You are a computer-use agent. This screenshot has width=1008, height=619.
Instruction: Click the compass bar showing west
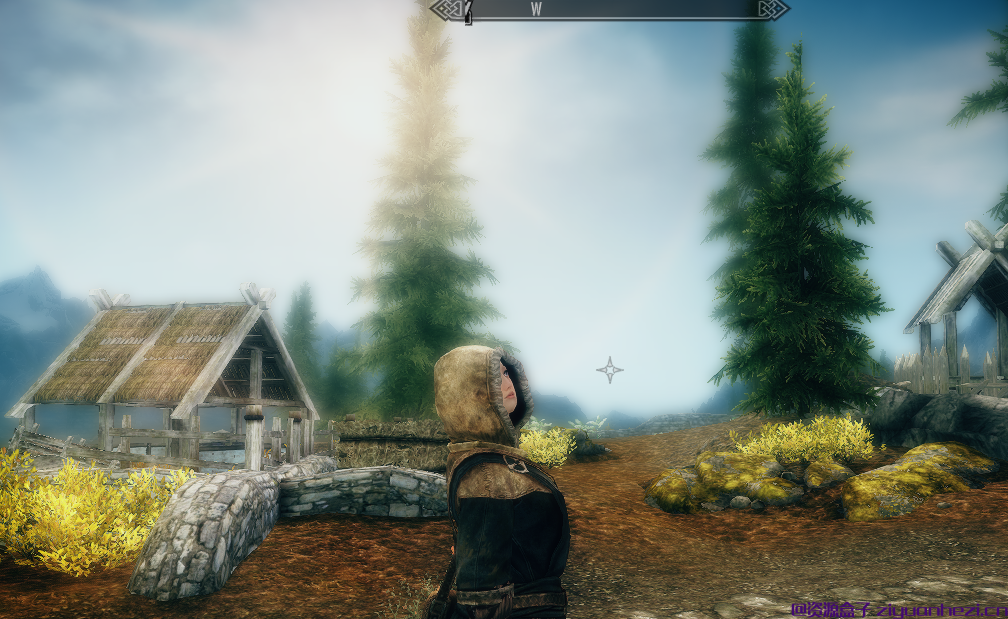[x=609, y=10]
